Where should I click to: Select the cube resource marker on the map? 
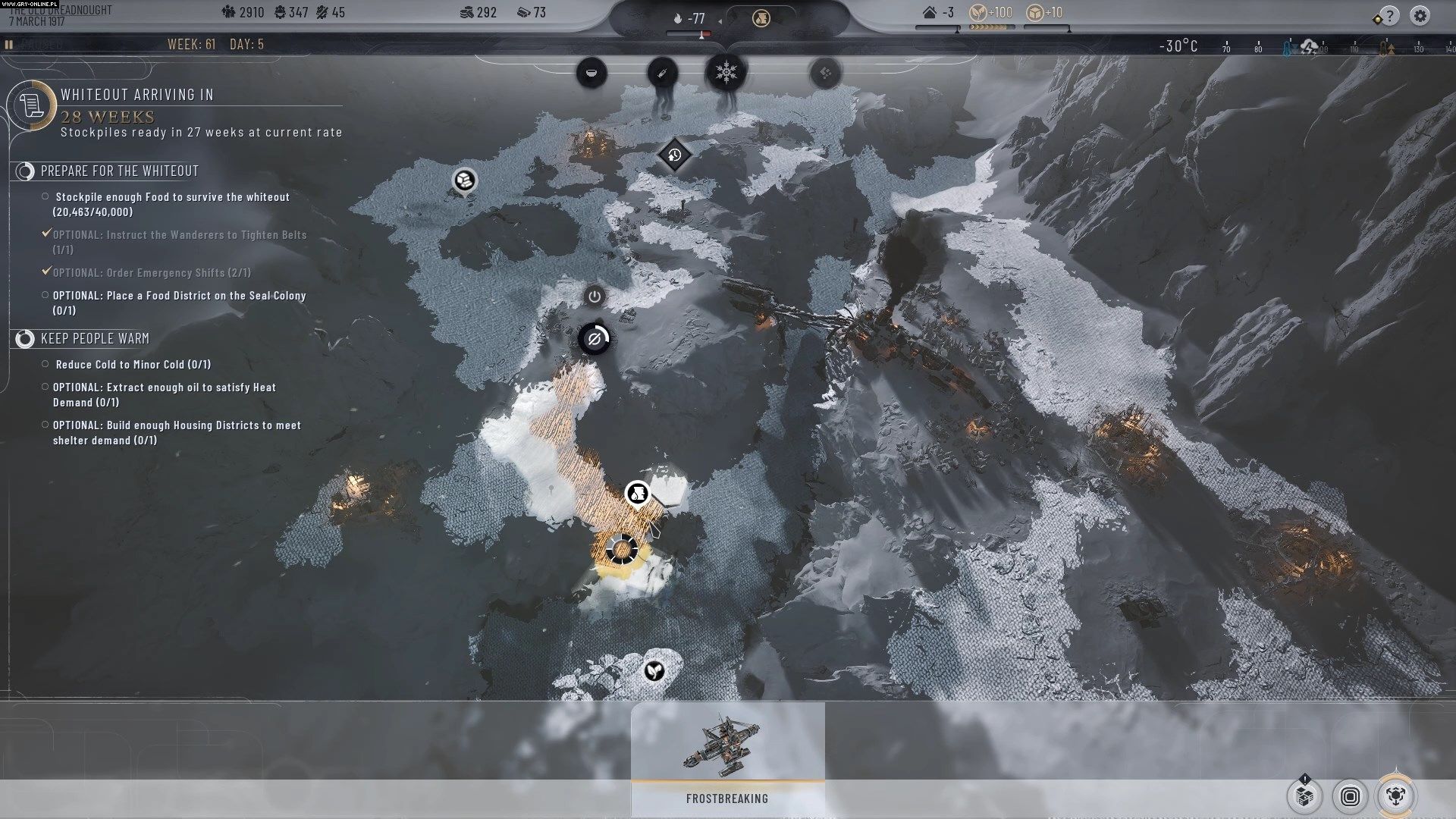464,180
